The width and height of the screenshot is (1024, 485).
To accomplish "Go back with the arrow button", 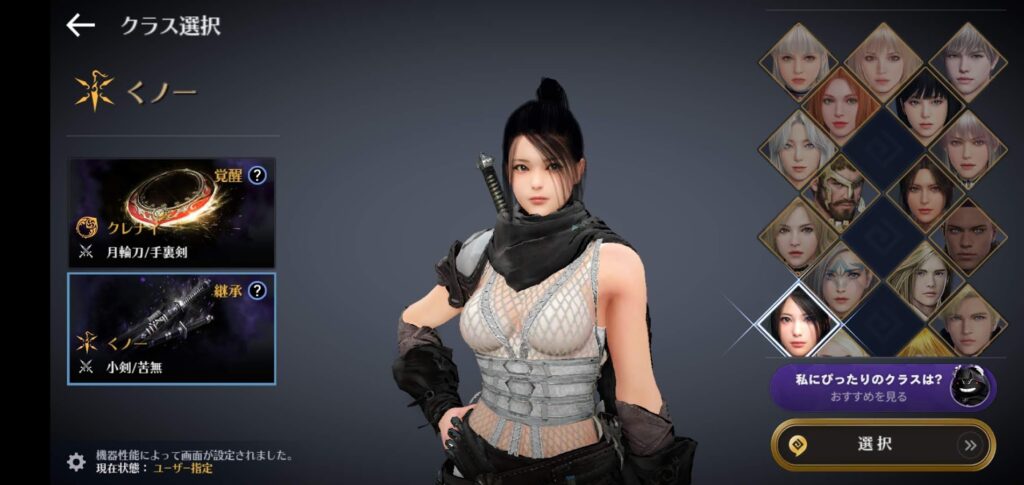I will 80,26.
